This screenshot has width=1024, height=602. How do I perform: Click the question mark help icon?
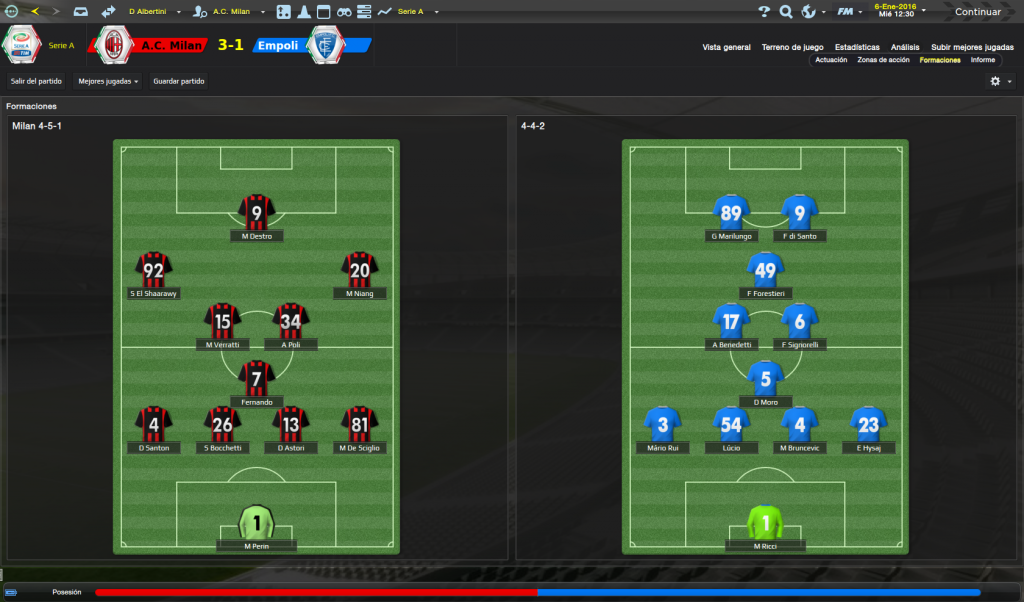click(x=764, y=12)
